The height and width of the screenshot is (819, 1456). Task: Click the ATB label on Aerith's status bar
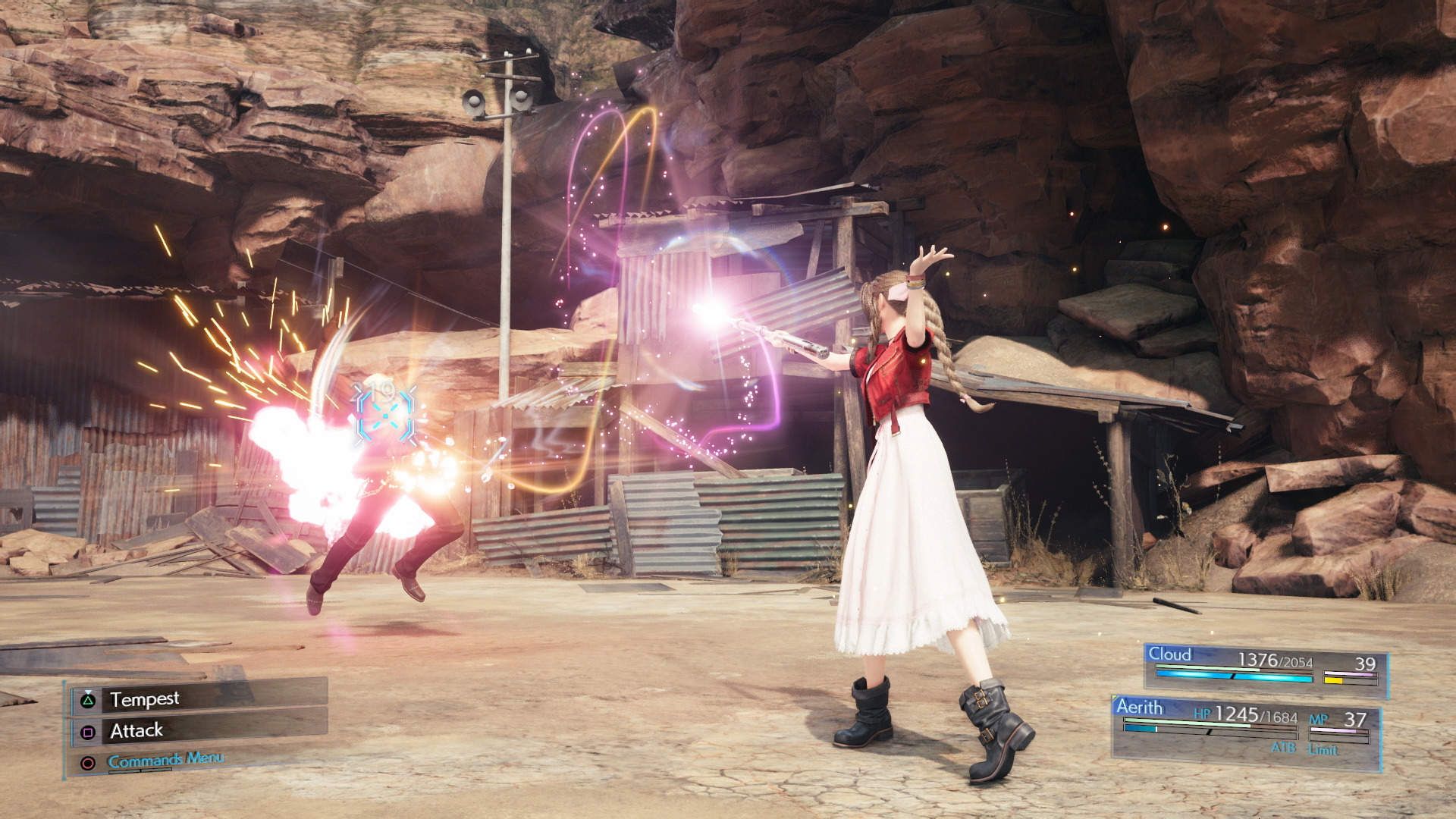[x=1285, y=748]
